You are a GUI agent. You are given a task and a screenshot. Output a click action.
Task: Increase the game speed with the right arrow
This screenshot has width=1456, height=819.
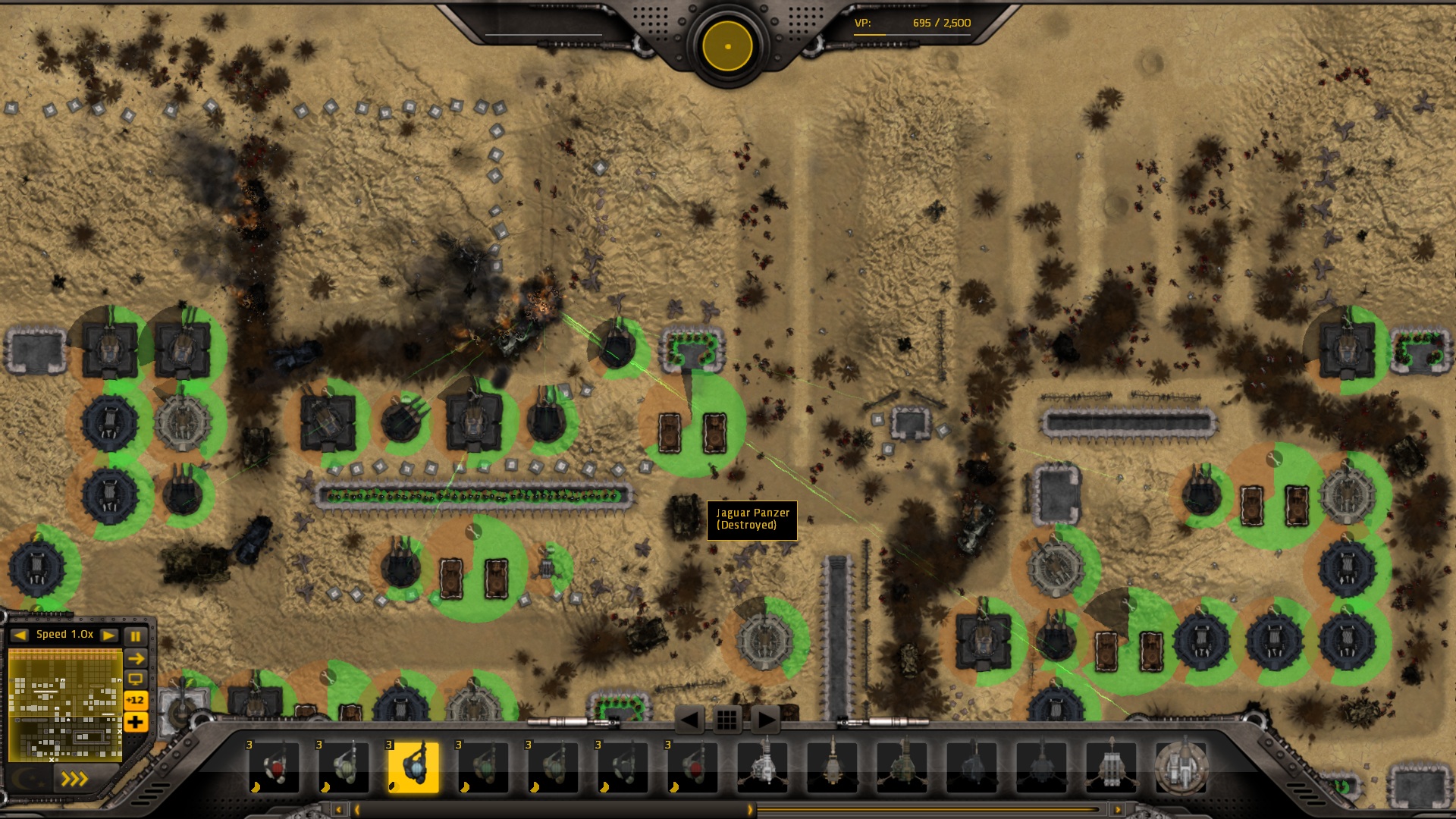tap(108, 635)
